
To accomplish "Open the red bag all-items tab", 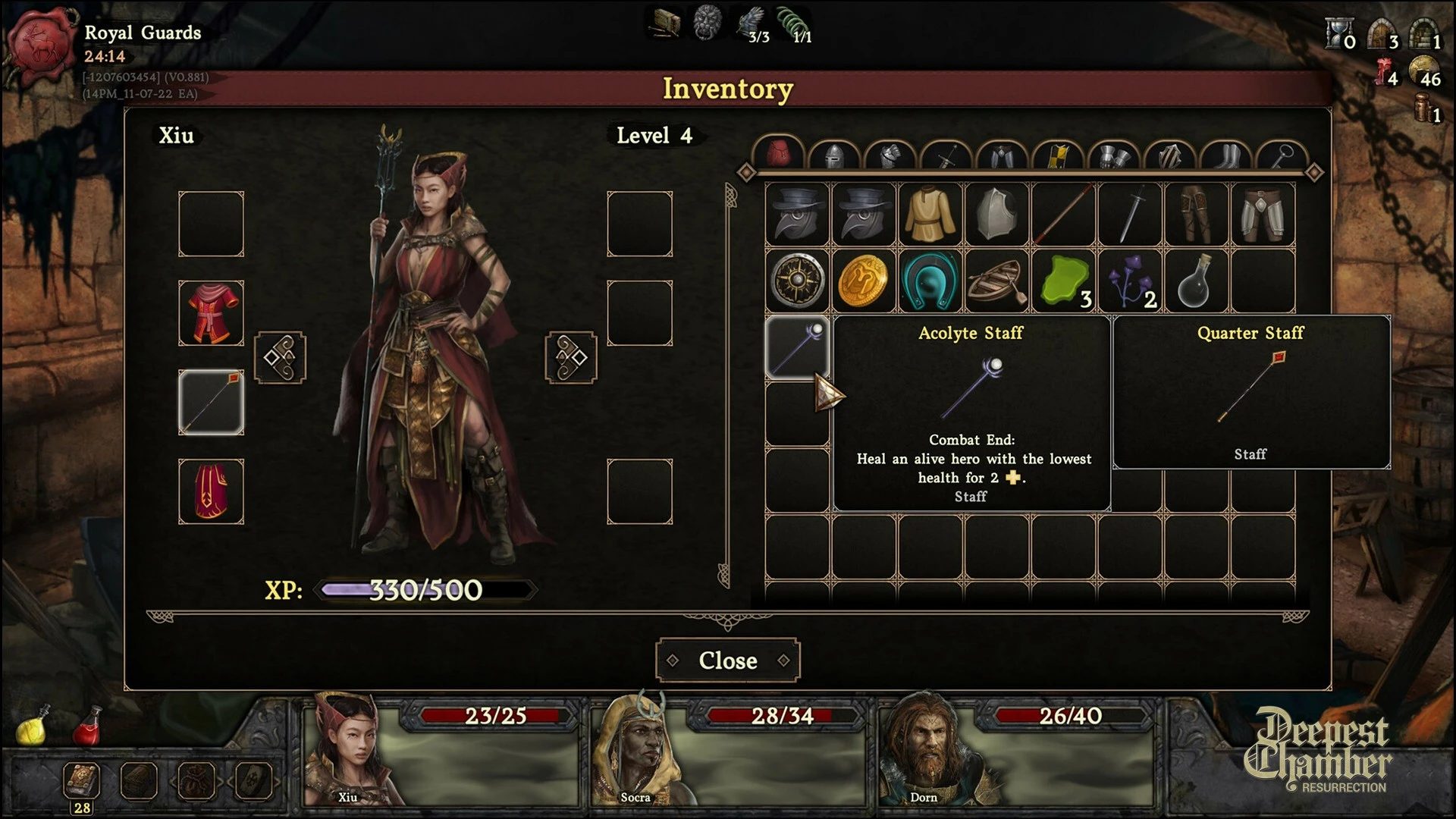I will pyautogui.click(x=777, y=155).
